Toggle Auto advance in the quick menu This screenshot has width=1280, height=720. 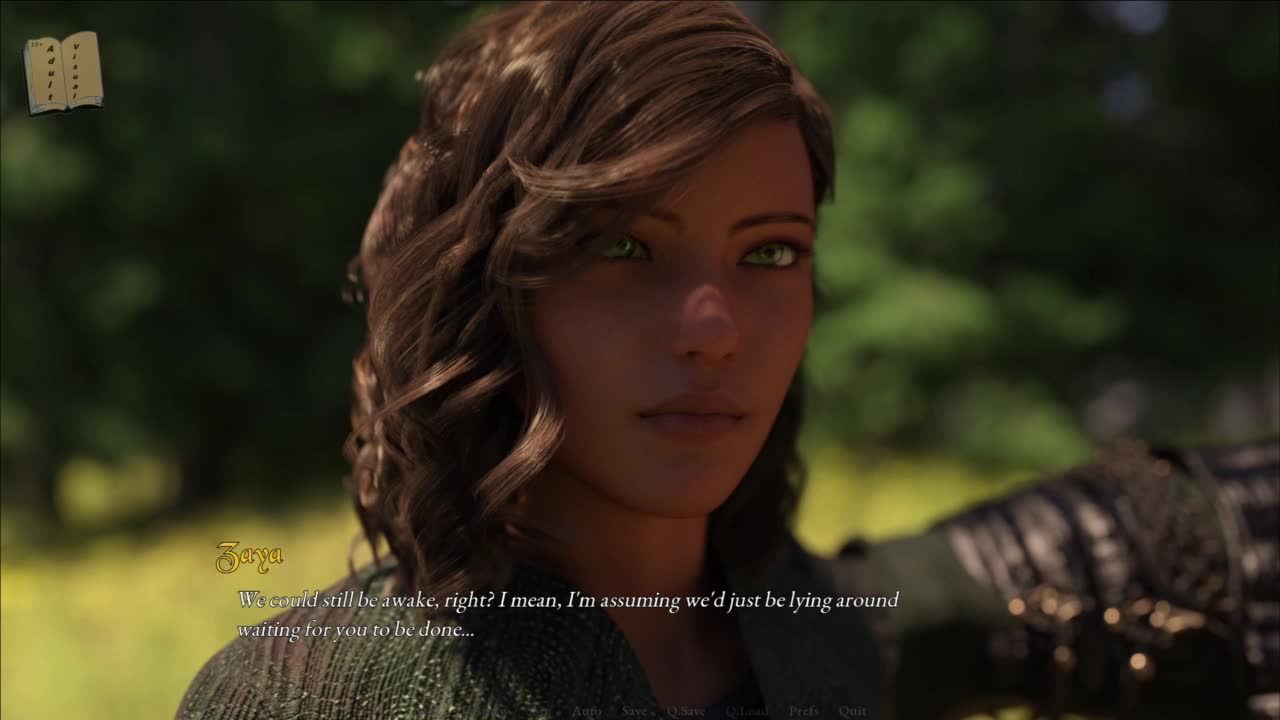[586, 711]
